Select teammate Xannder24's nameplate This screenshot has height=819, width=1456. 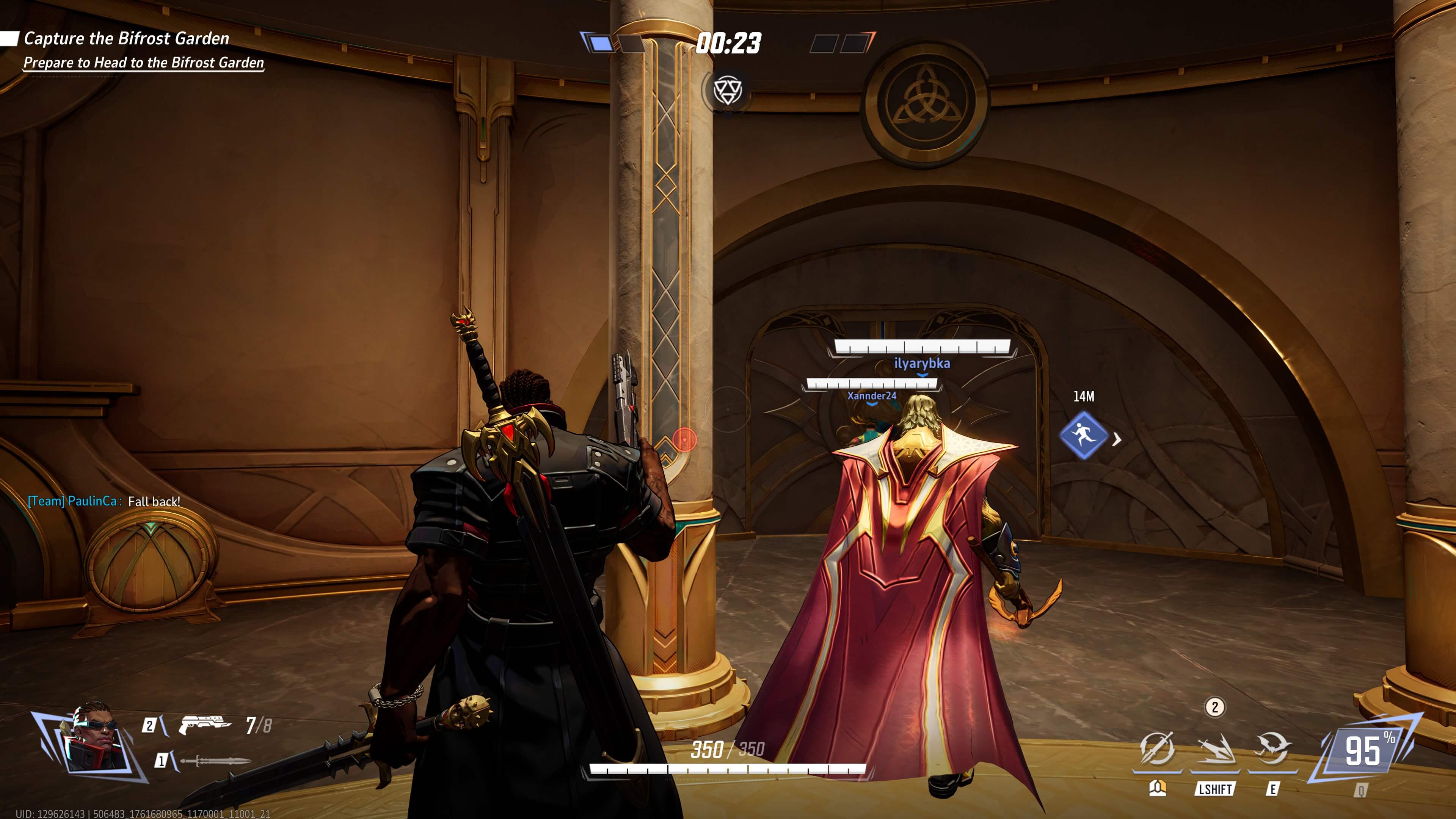pyautogui.click(x=871, y=395)
